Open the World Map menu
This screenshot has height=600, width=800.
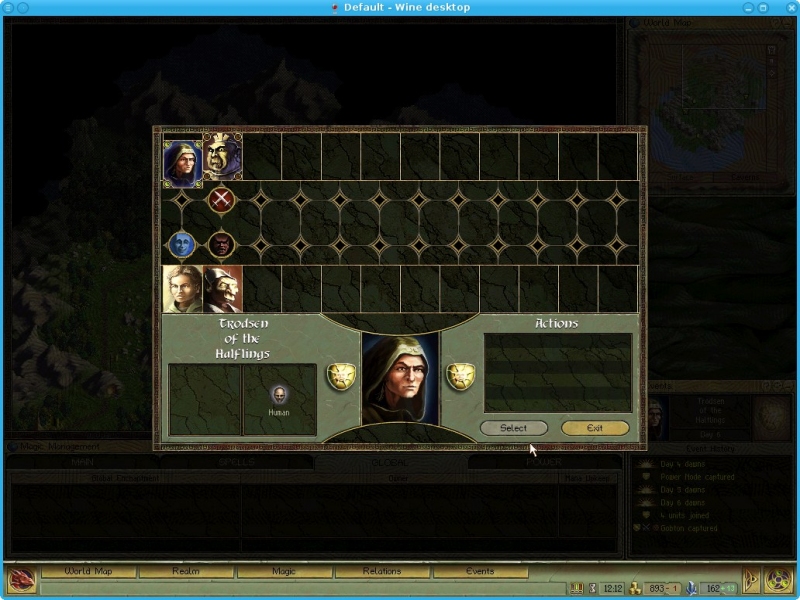[89, 571]
